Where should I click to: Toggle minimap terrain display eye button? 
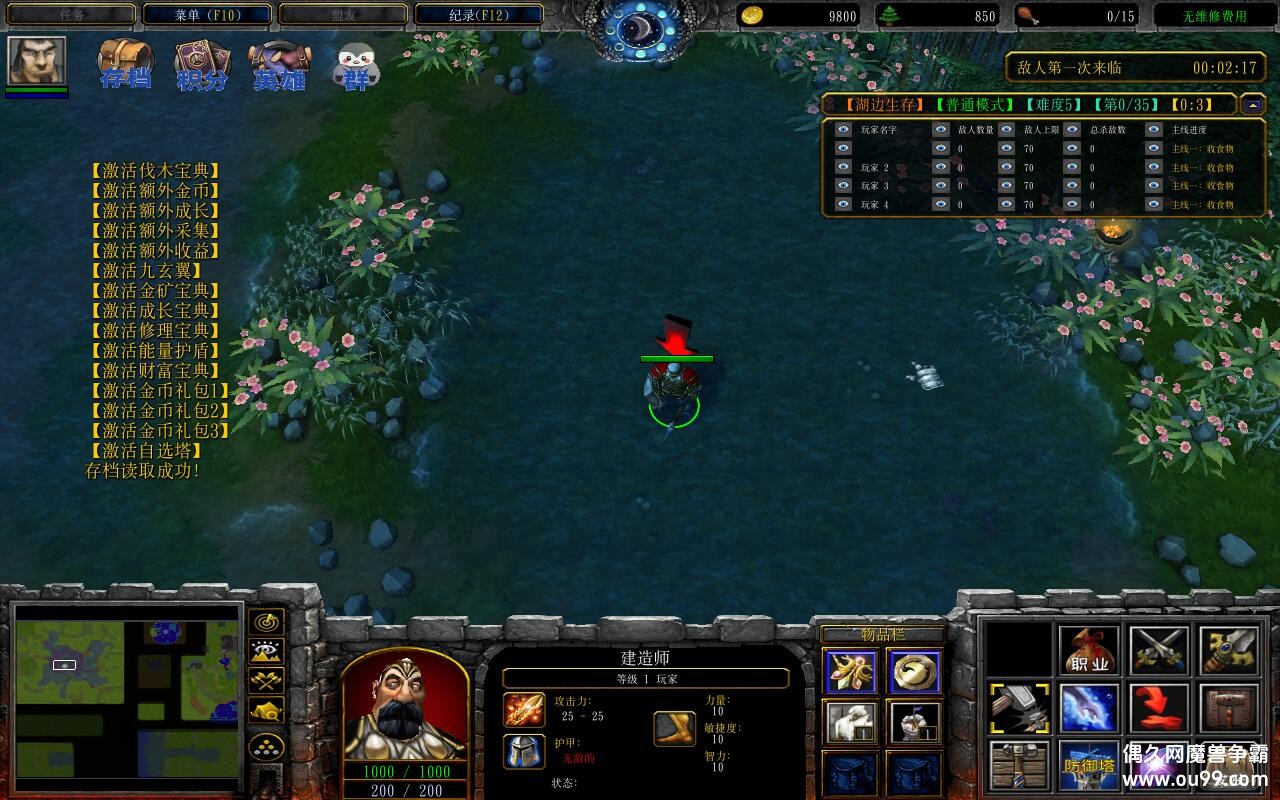(x=266, y=651)
